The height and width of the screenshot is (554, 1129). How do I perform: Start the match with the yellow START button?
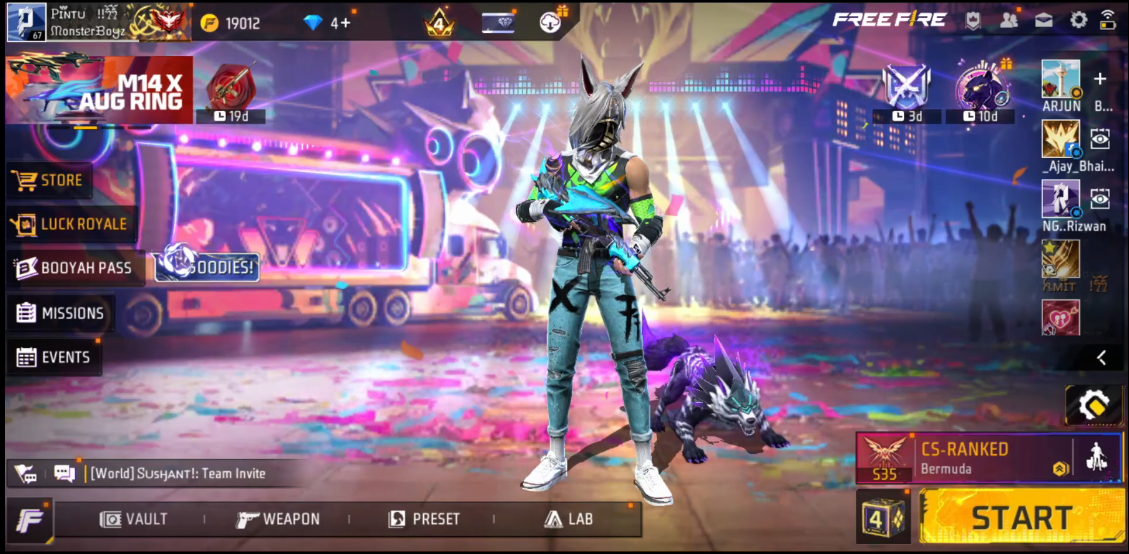point(1020,517)
